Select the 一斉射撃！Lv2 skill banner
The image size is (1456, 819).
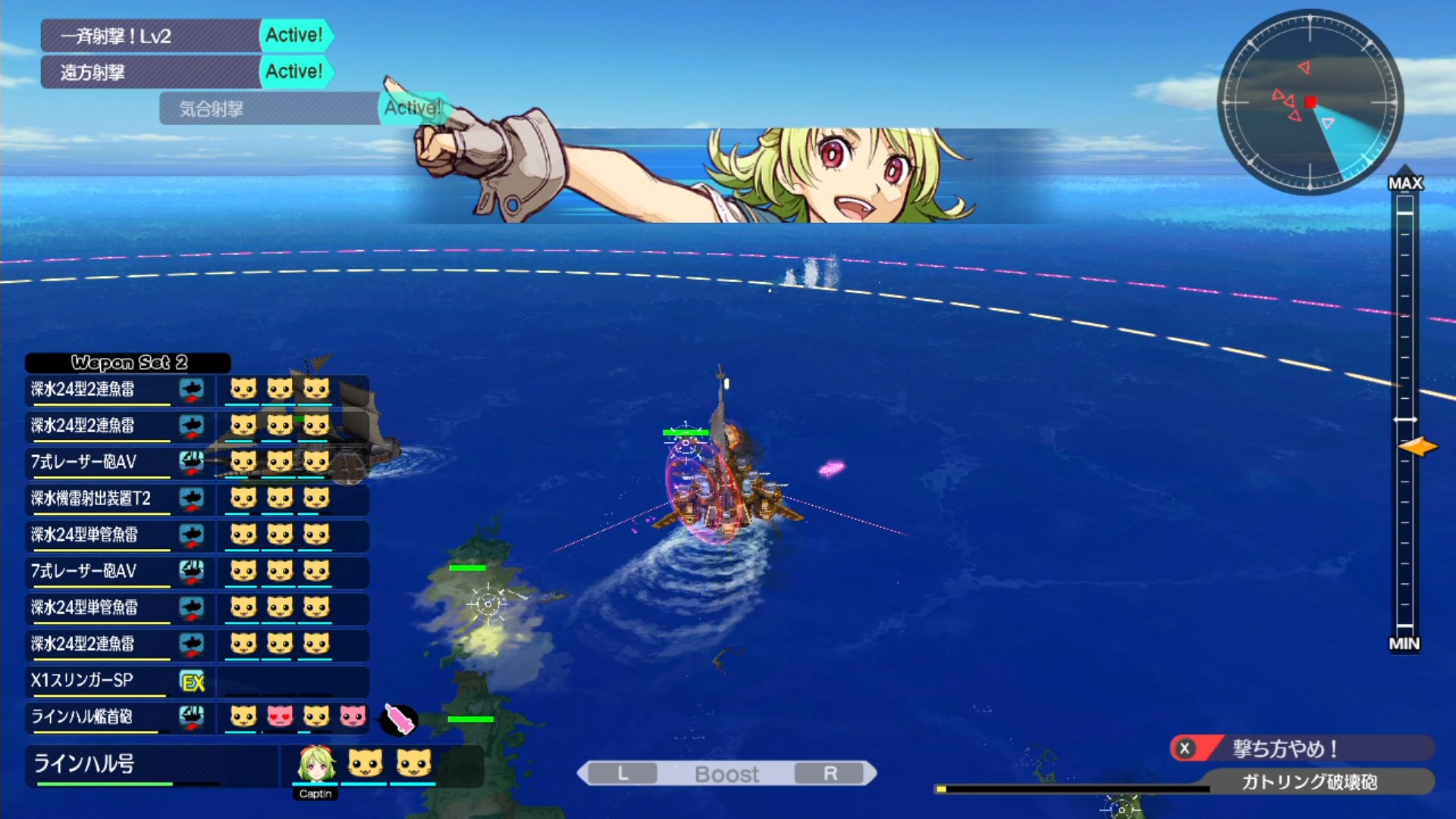coord(152,36)
